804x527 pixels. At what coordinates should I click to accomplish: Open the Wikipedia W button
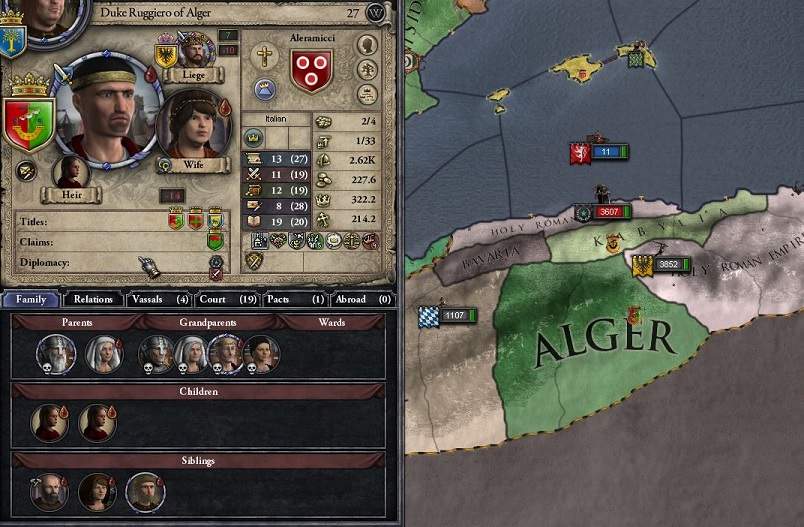[376, 13]
